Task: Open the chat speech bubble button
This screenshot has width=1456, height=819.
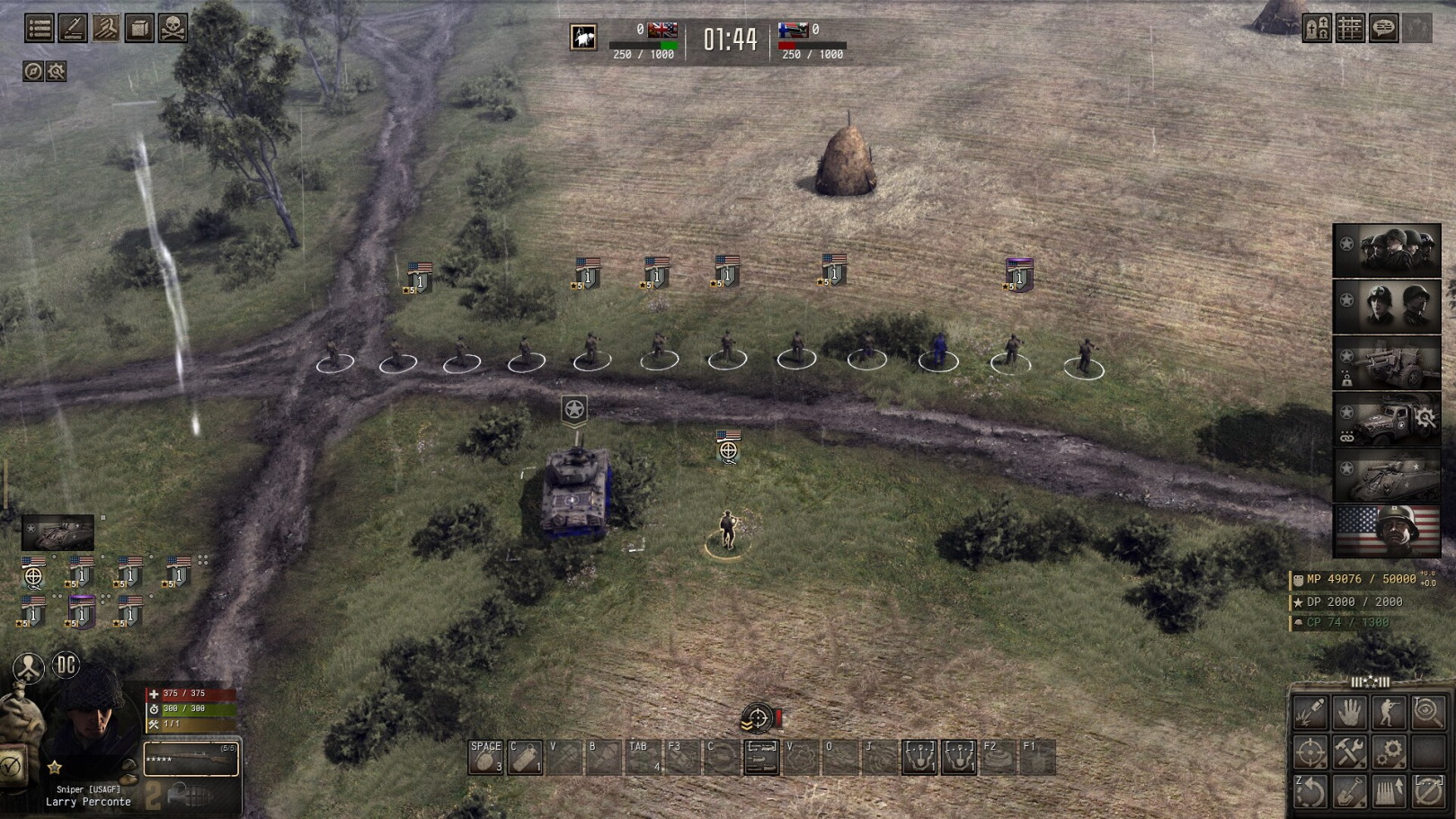Action: [x=1383, y=29]
